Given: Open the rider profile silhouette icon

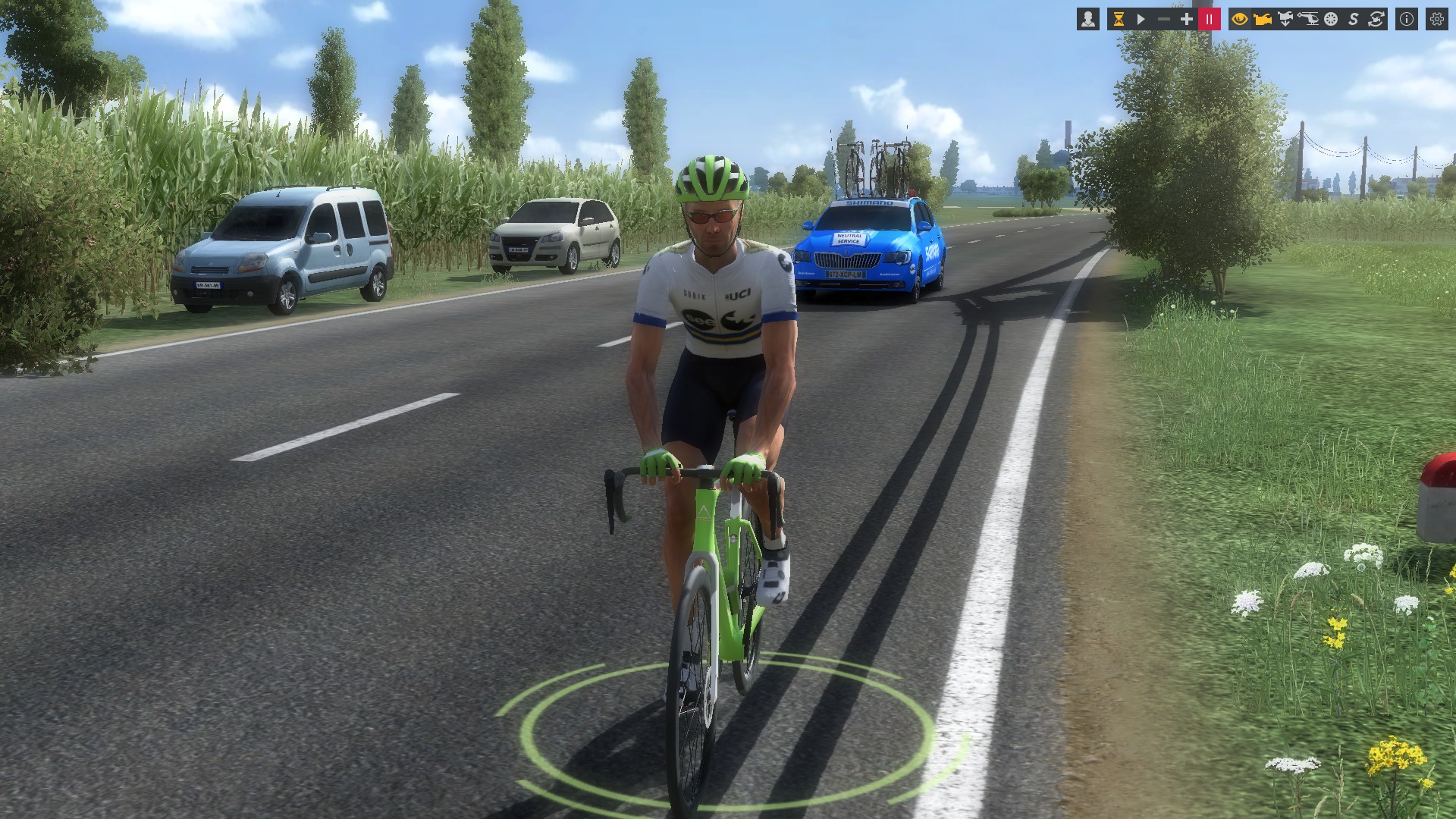Looking at the screenshot, I should pos(1088,20).
